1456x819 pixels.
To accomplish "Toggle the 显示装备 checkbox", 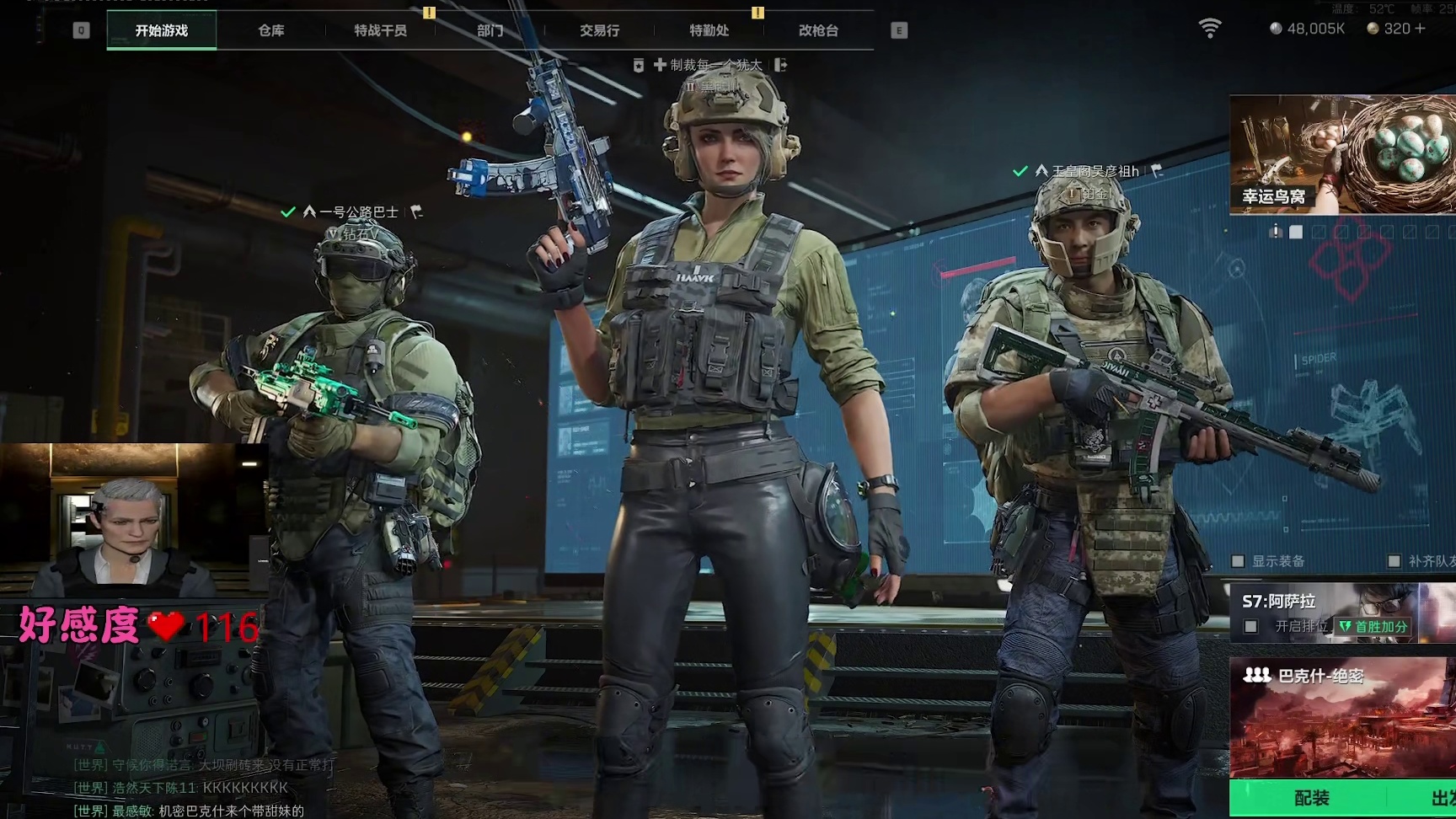I will coord(1239,561).
